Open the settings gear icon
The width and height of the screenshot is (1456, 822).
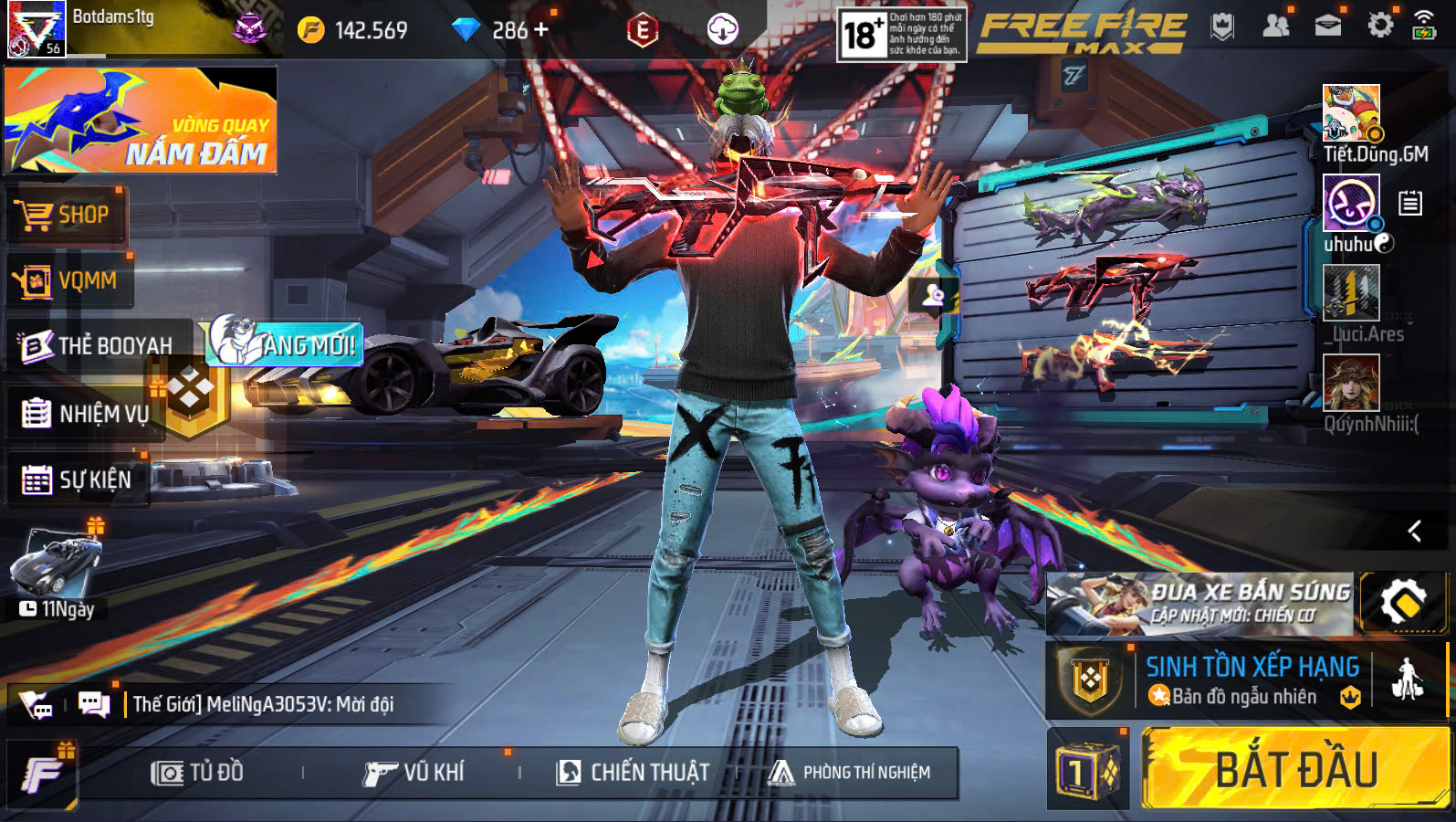[x=1380, y=26]
